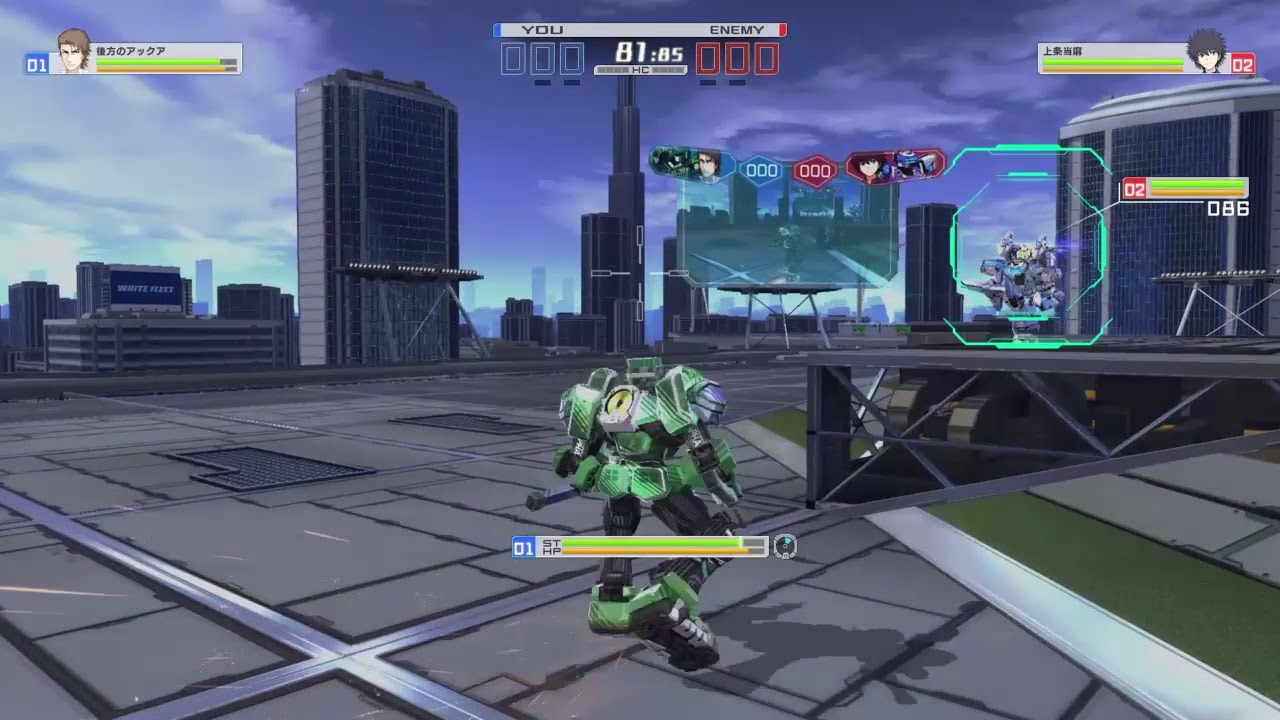The height and width of the screenshot is (720, 1280).
Task: Click the orange HP bar of player 01
Action: [653, 551]
